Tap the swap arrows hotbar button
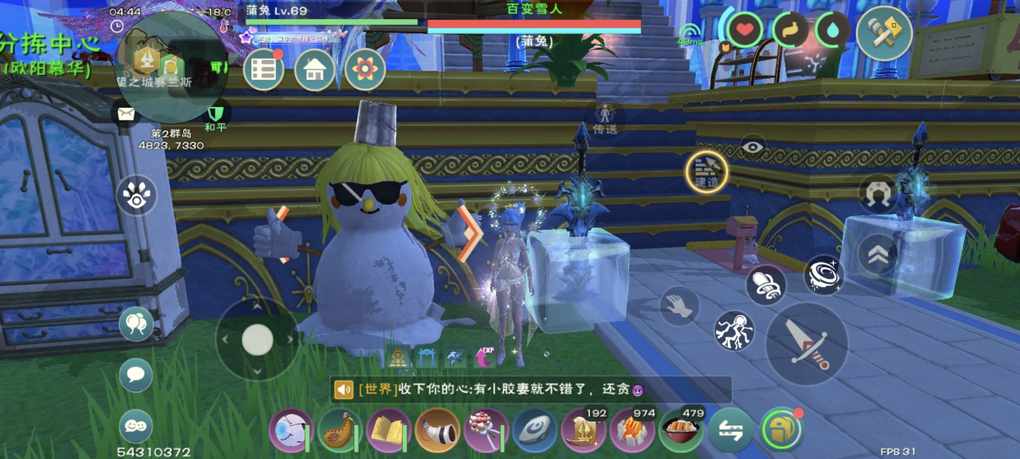 click(x=730, y=431)
